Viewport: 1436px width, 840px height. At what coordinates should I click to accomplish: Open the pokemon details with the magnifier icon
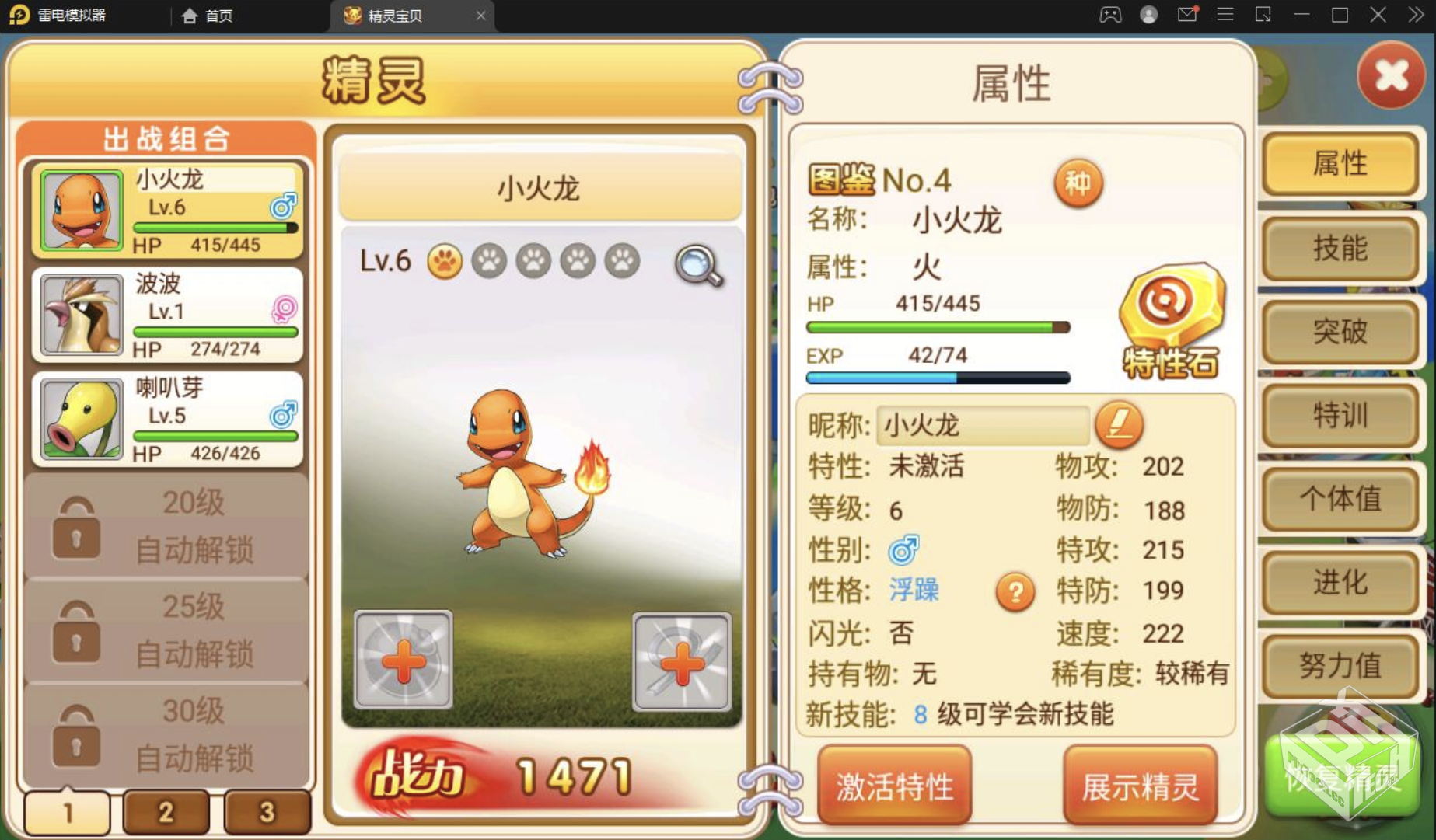(x=697, y=264)
